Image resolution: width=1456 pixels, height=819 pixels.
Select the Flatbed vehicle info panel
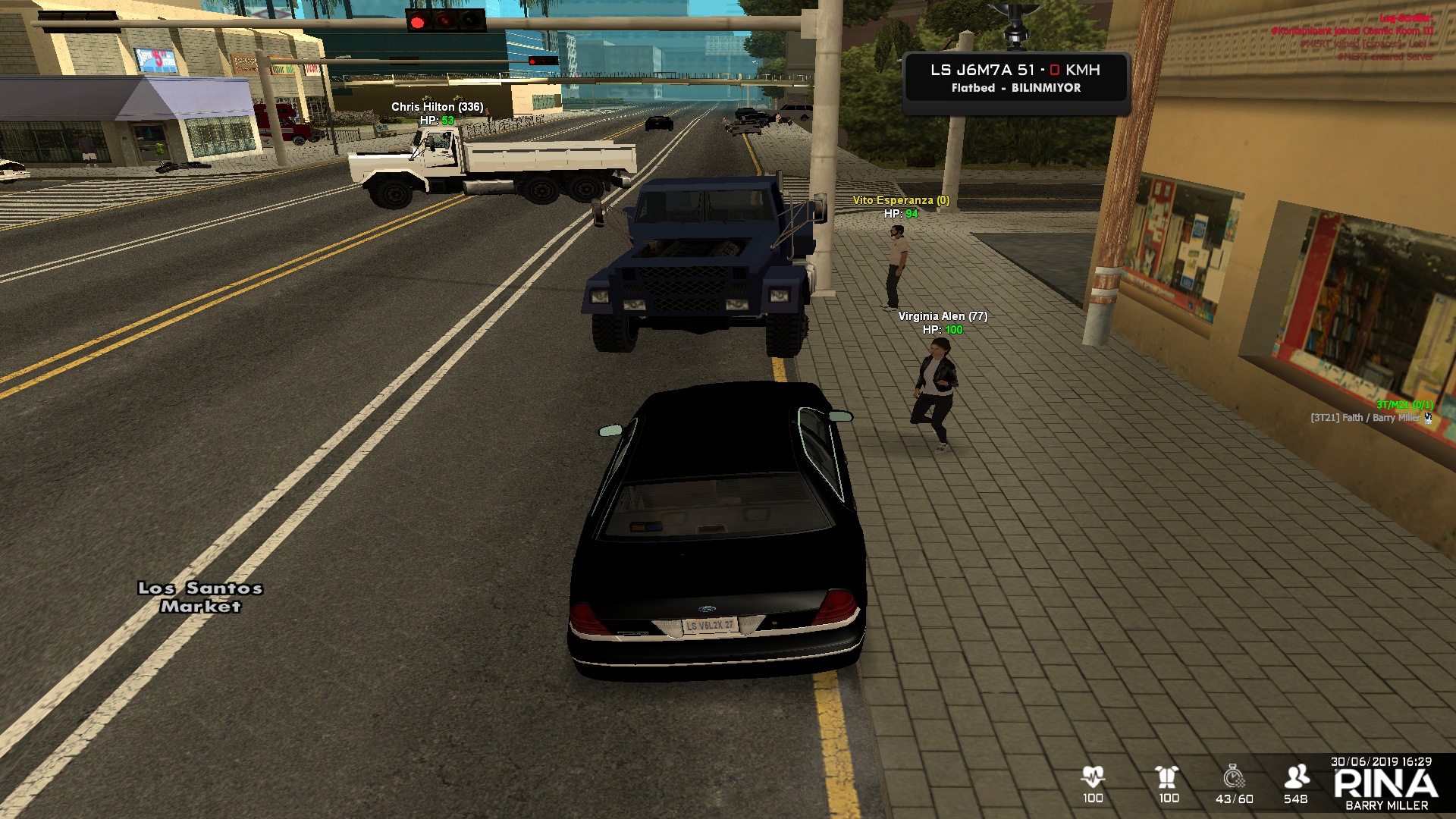(x=1016, y=78)
